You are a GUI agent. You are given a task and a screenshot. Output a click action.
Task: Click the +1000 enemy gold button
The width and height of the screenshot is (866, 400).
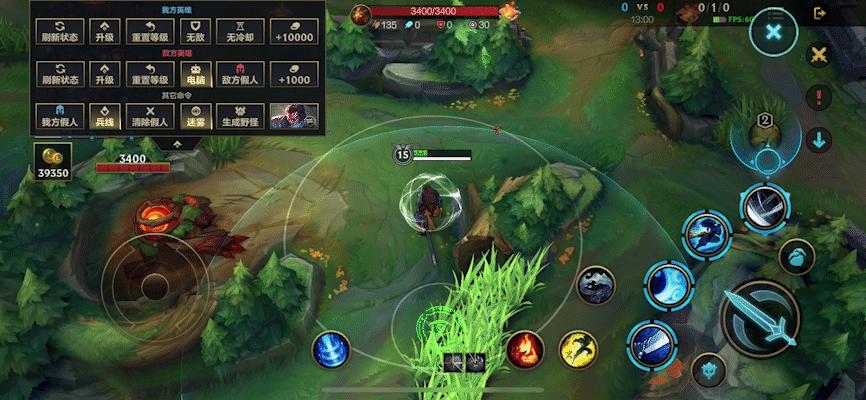[293, 73]
